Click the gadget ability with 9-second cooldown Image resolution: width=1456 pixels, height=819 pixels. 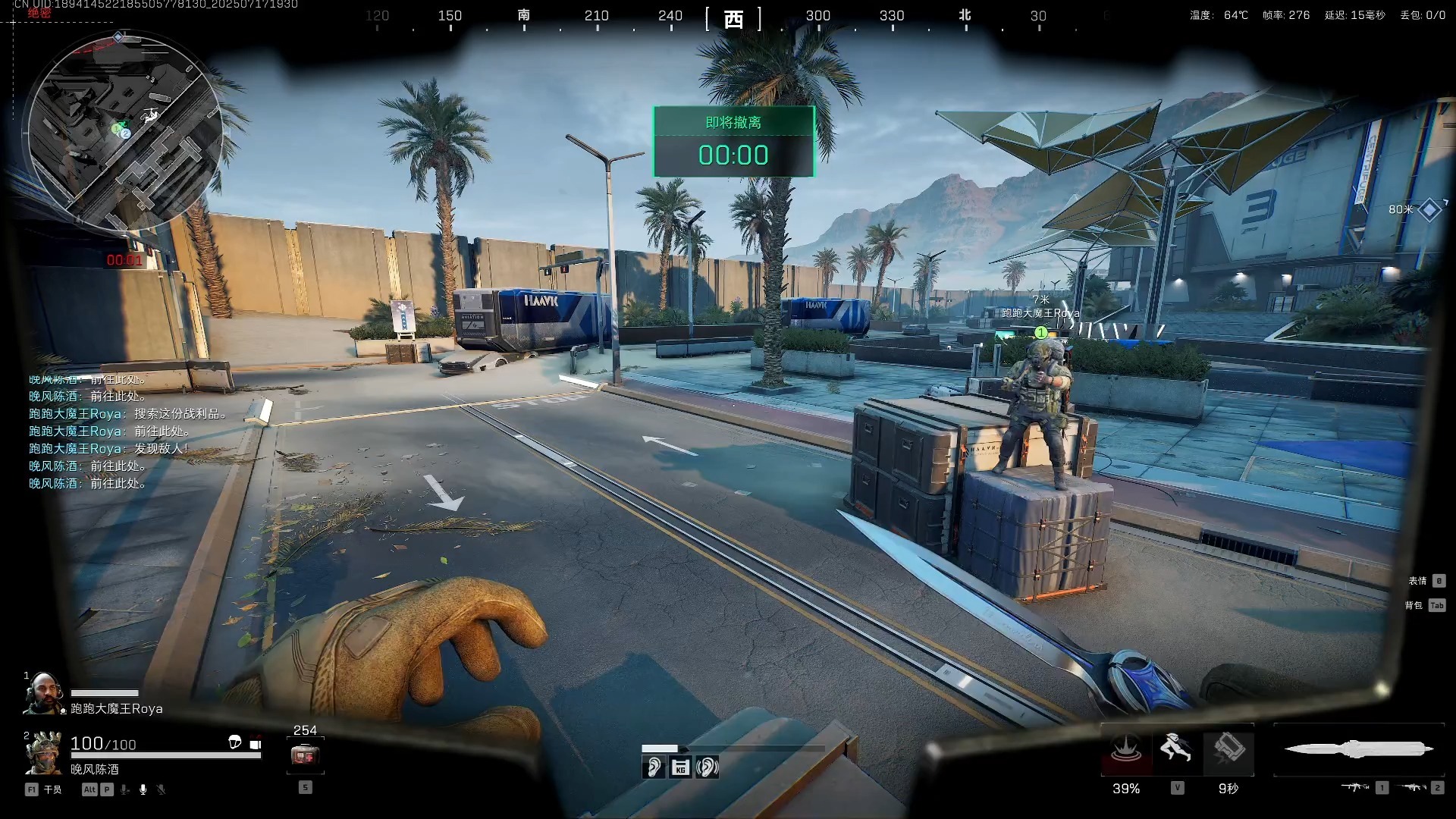(1228, 750)
